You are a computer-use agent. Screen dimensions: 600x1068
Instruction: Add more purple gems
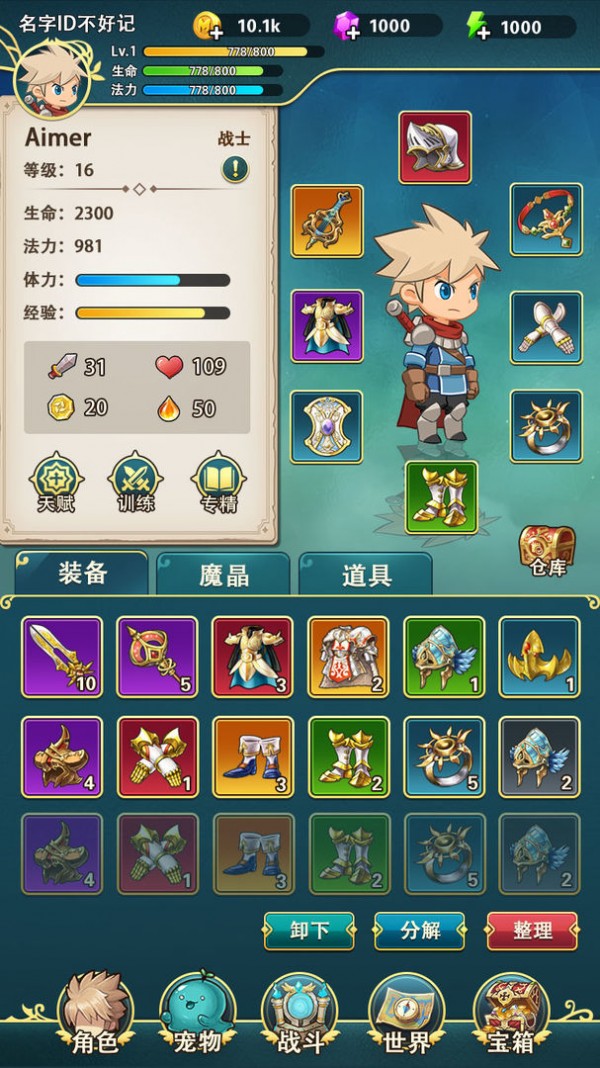(347, 26)
